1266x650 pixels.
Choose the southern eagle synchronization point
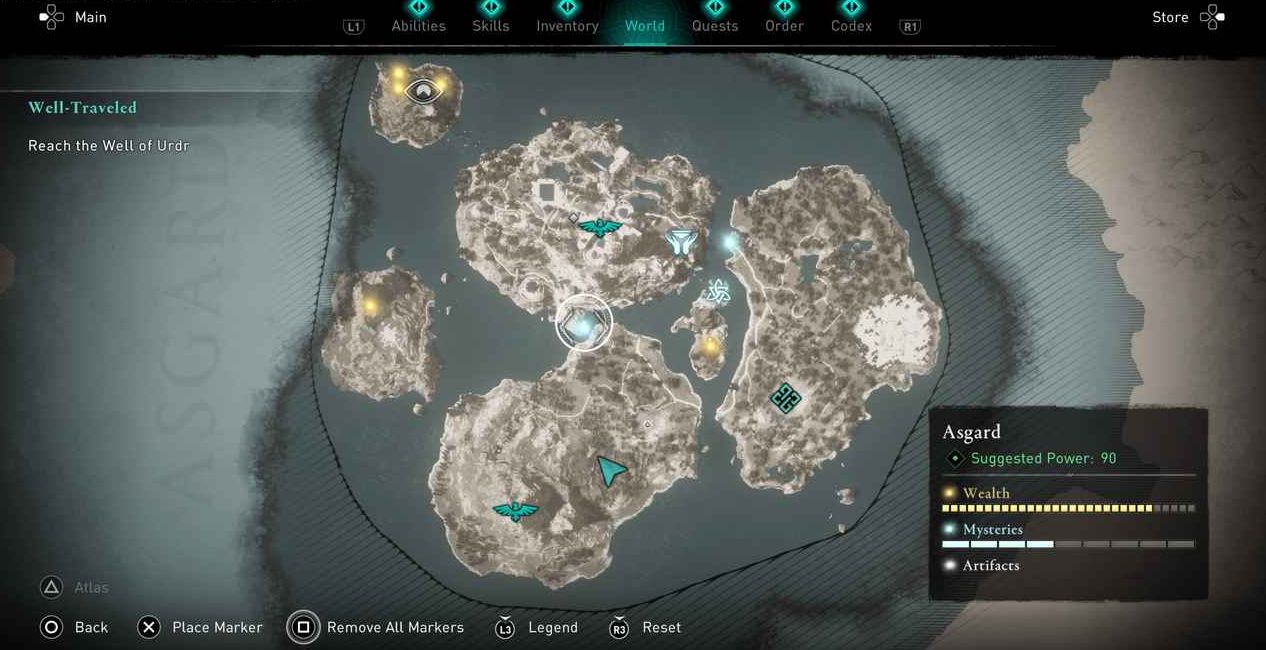coord(515,511)
